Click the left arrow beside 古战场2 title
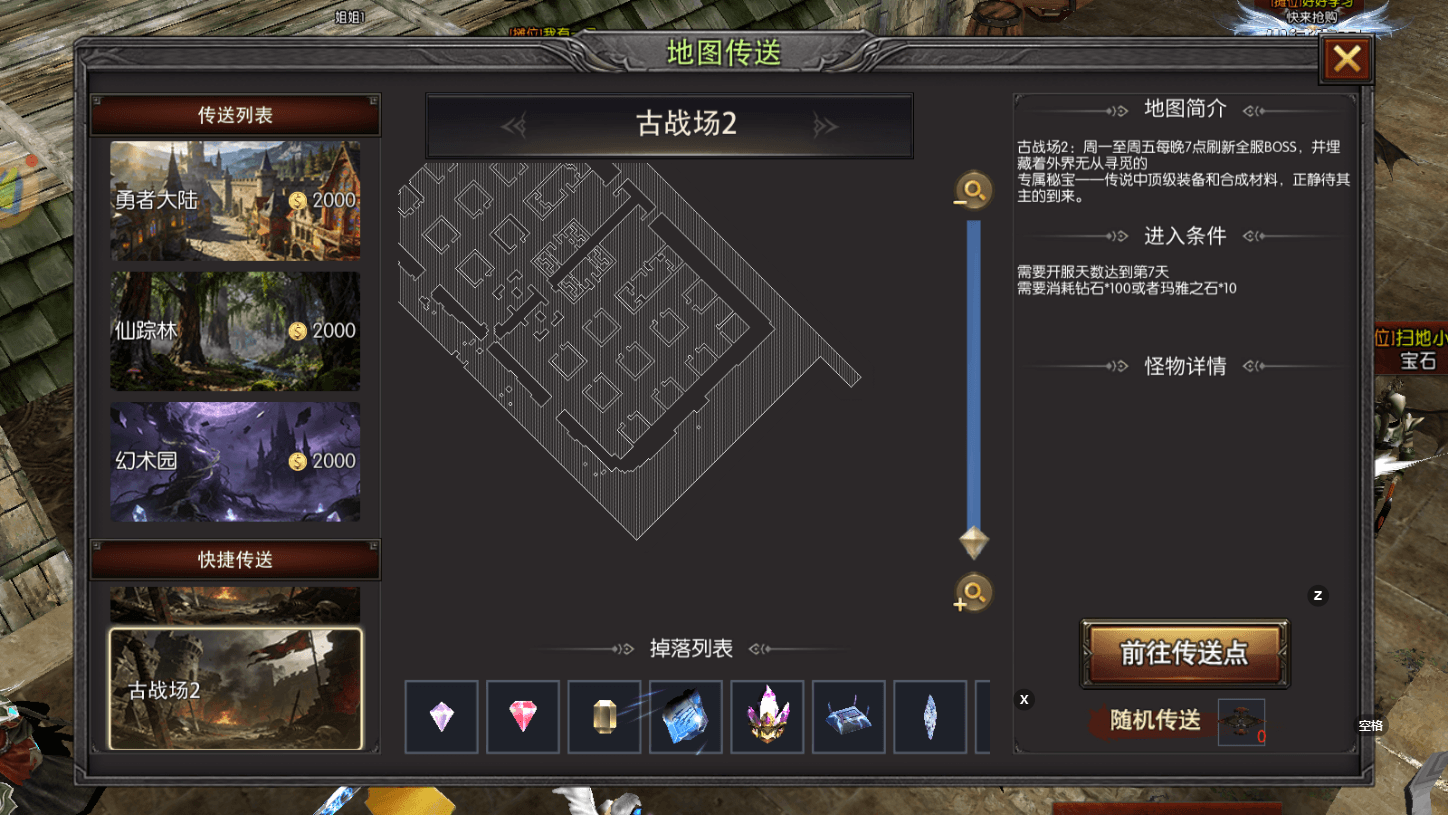 [x=515, y=125]
